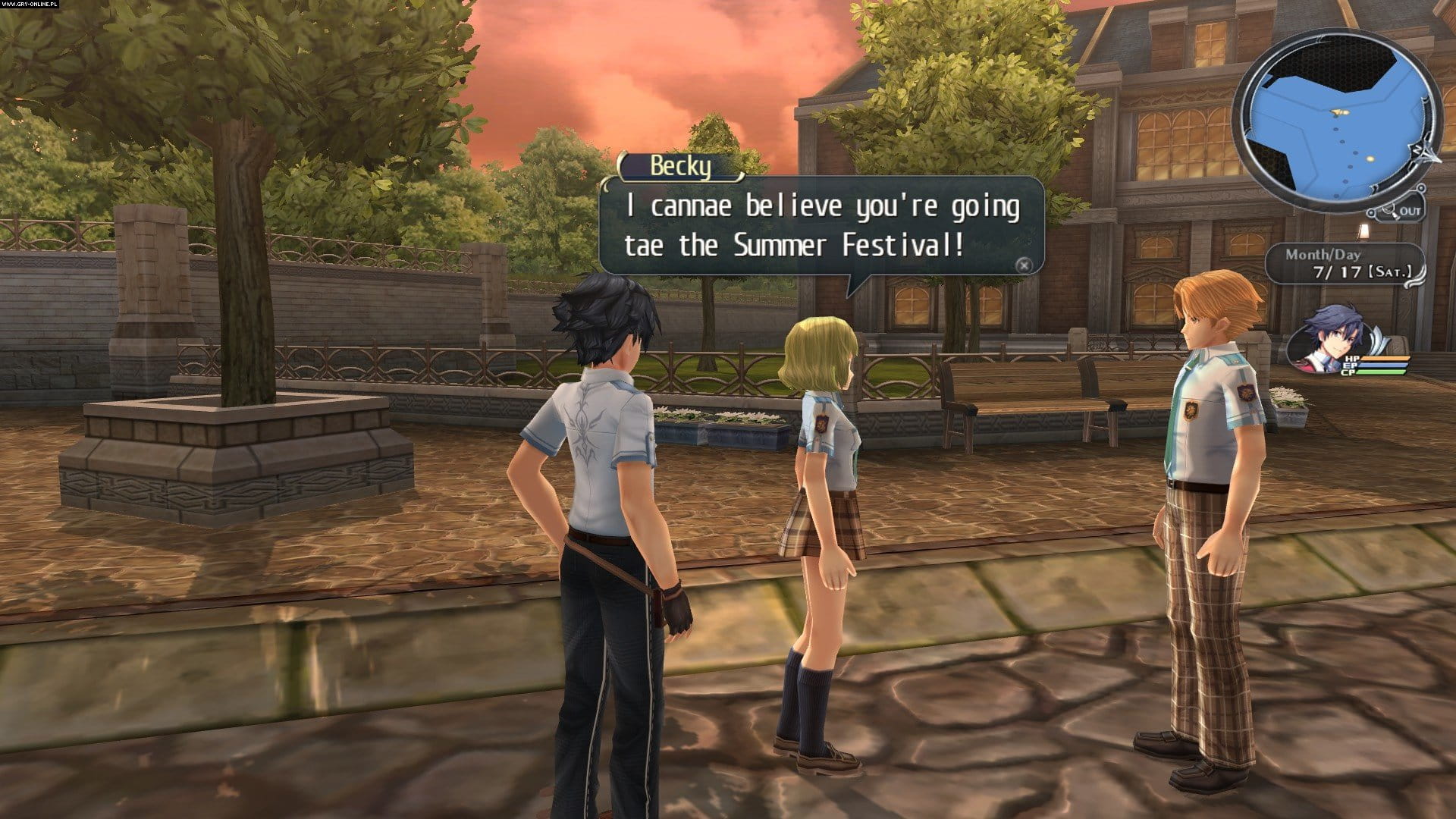Close Becky's dialogue bubble with the X
1456x819 pixels.
(1025, 265)
